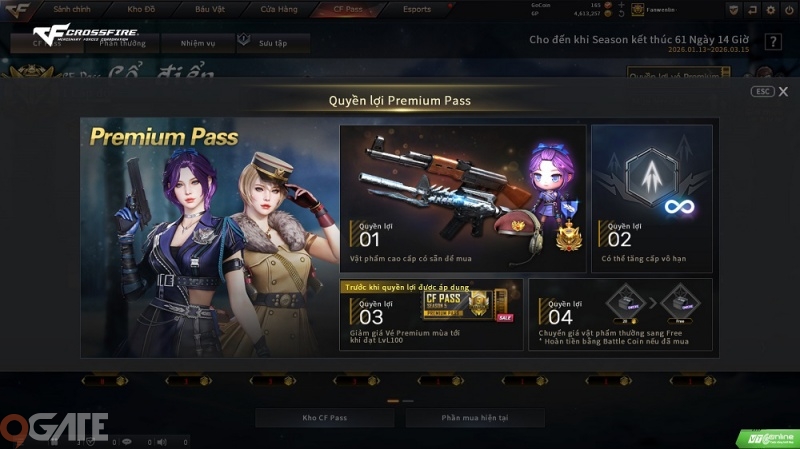Select benefit 03 discount ticket panel
This screenshot has width=800, height=449.
[431, 314]
